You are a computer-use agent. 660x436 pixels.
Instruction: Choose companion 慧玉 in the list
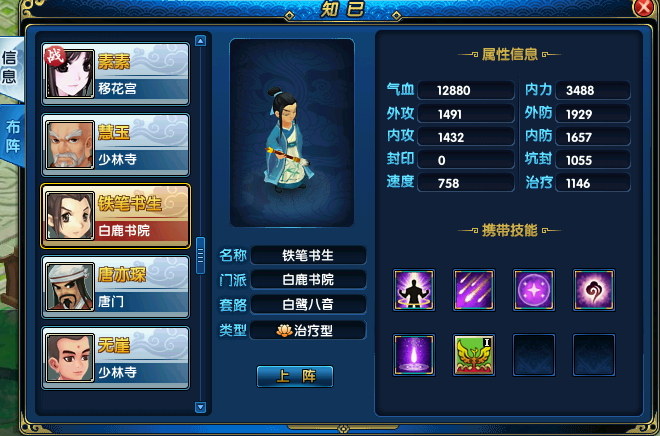pyautogui.click(x=115, y=145)
